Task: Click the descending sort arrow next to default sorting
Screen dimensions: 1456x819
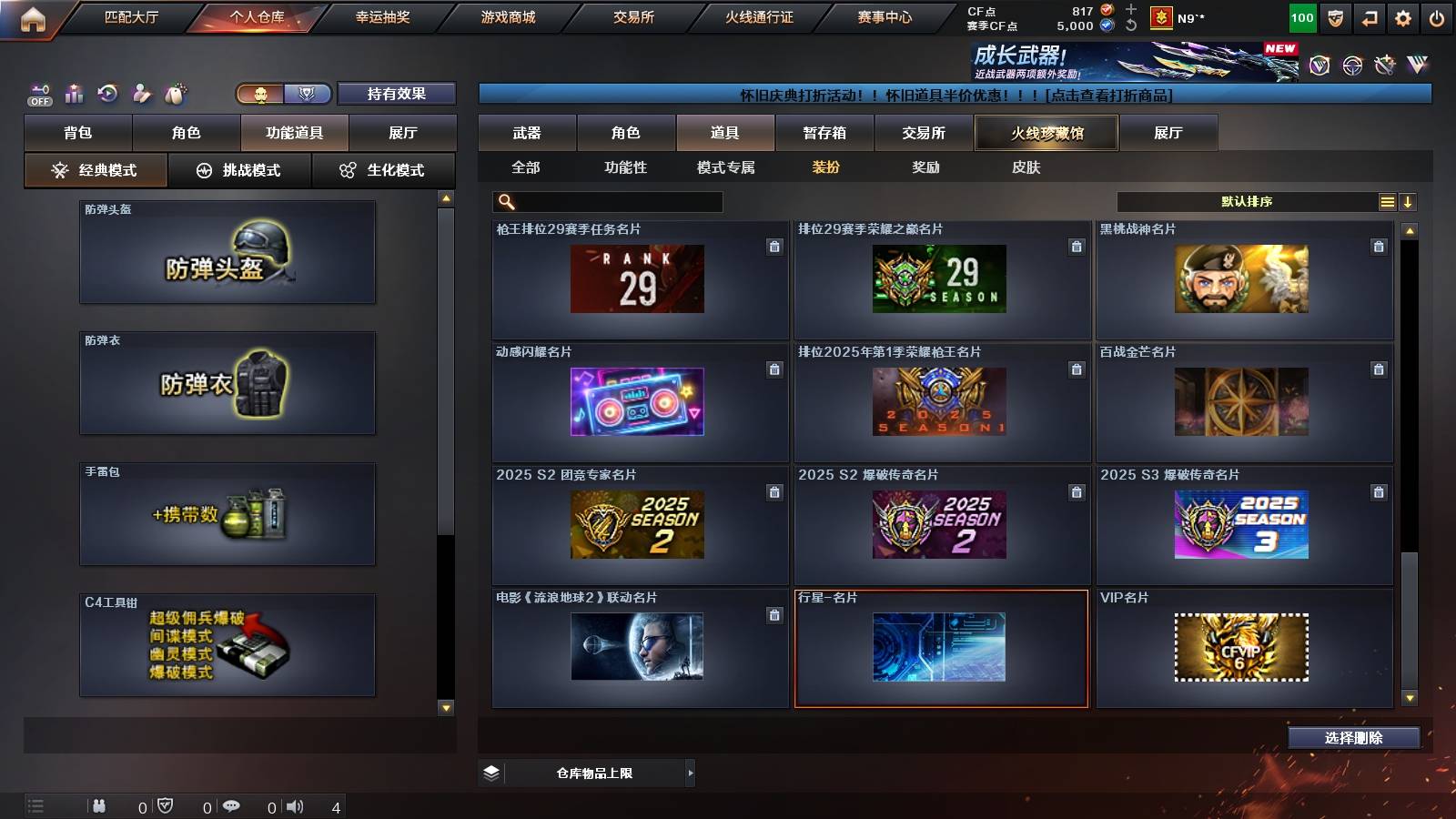Action: point(1408,201)
